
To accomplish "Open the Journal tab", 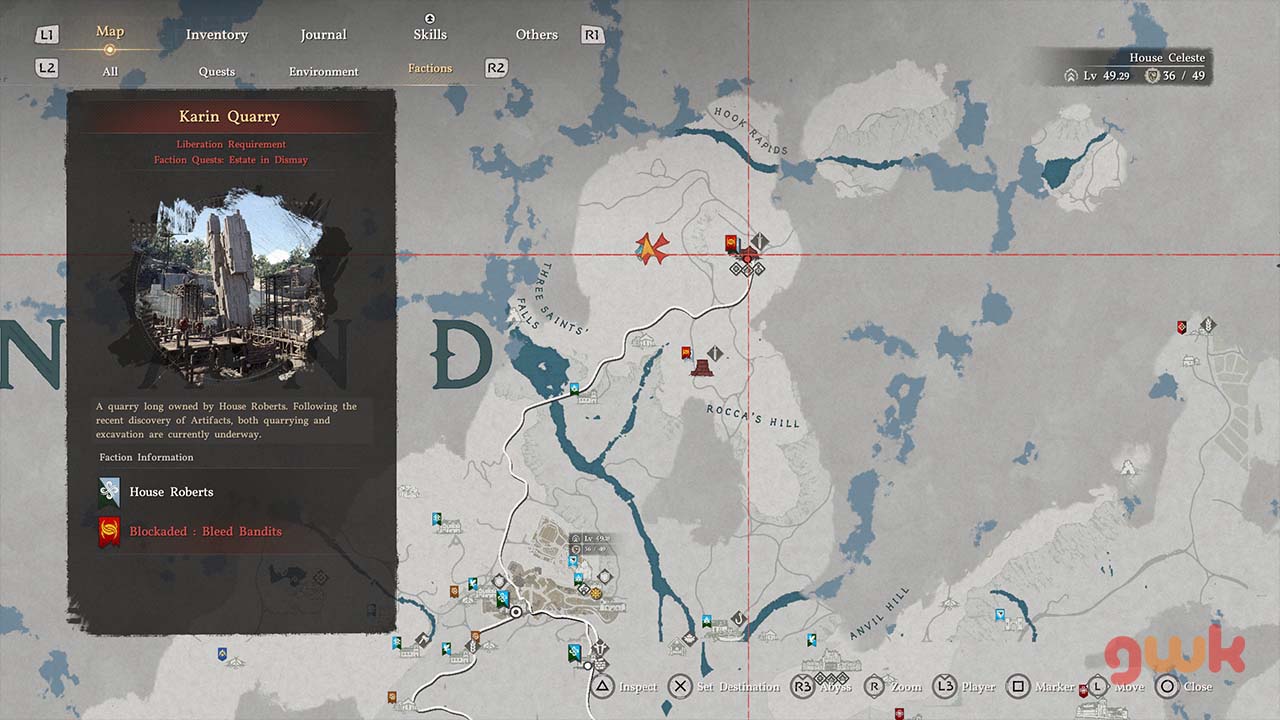I will pos(323,35).
